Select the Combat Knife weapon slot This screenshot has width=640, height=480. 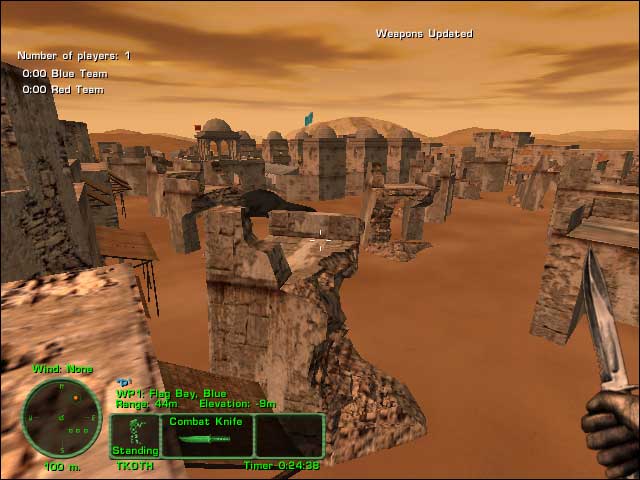pos(206,436)
